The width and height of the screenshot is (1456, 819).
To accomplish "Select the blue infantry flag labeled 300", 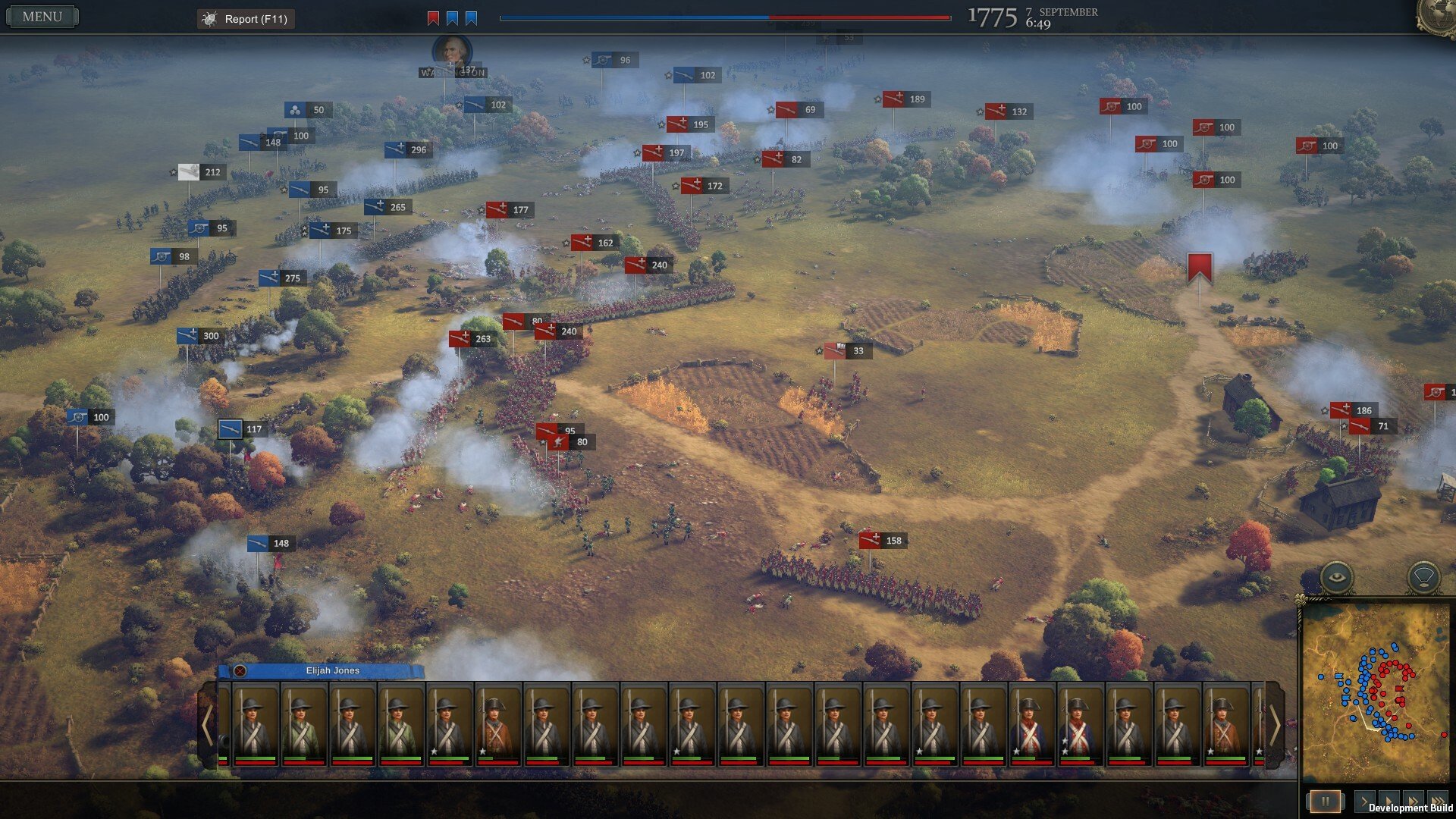I will point(188,336).
